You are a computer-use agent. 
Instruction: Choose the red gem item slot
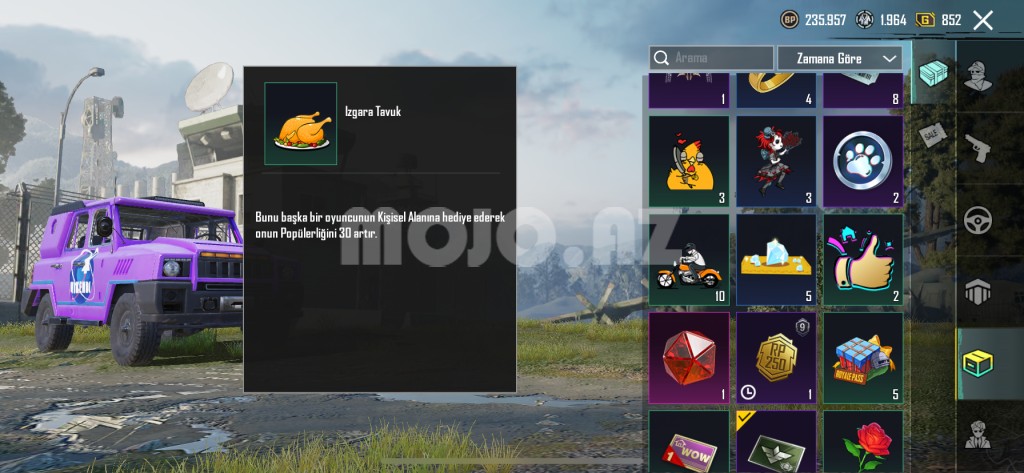(689, 358)
